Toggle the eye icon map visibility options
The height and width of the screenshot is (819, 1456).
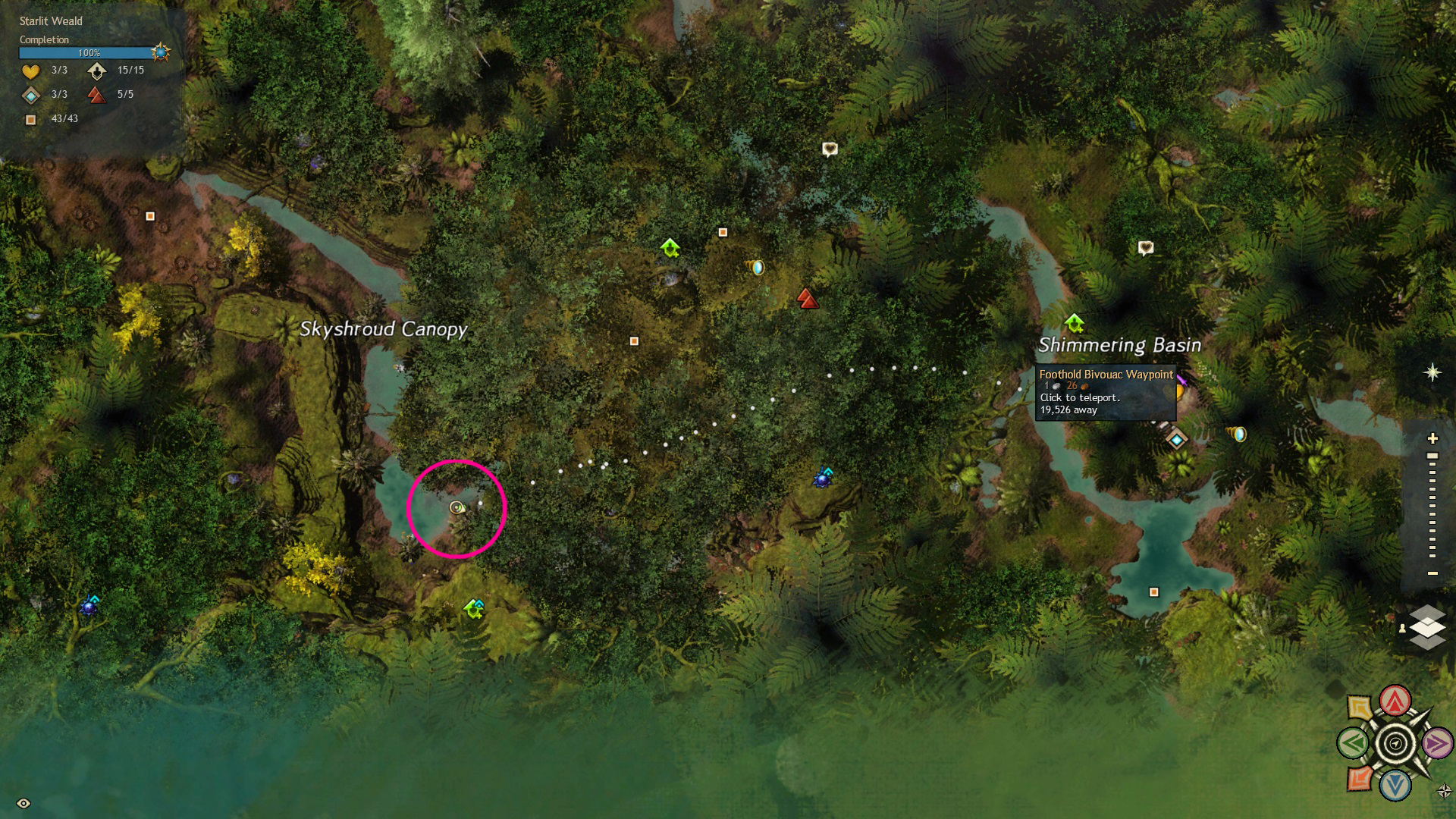pos(24,803)
